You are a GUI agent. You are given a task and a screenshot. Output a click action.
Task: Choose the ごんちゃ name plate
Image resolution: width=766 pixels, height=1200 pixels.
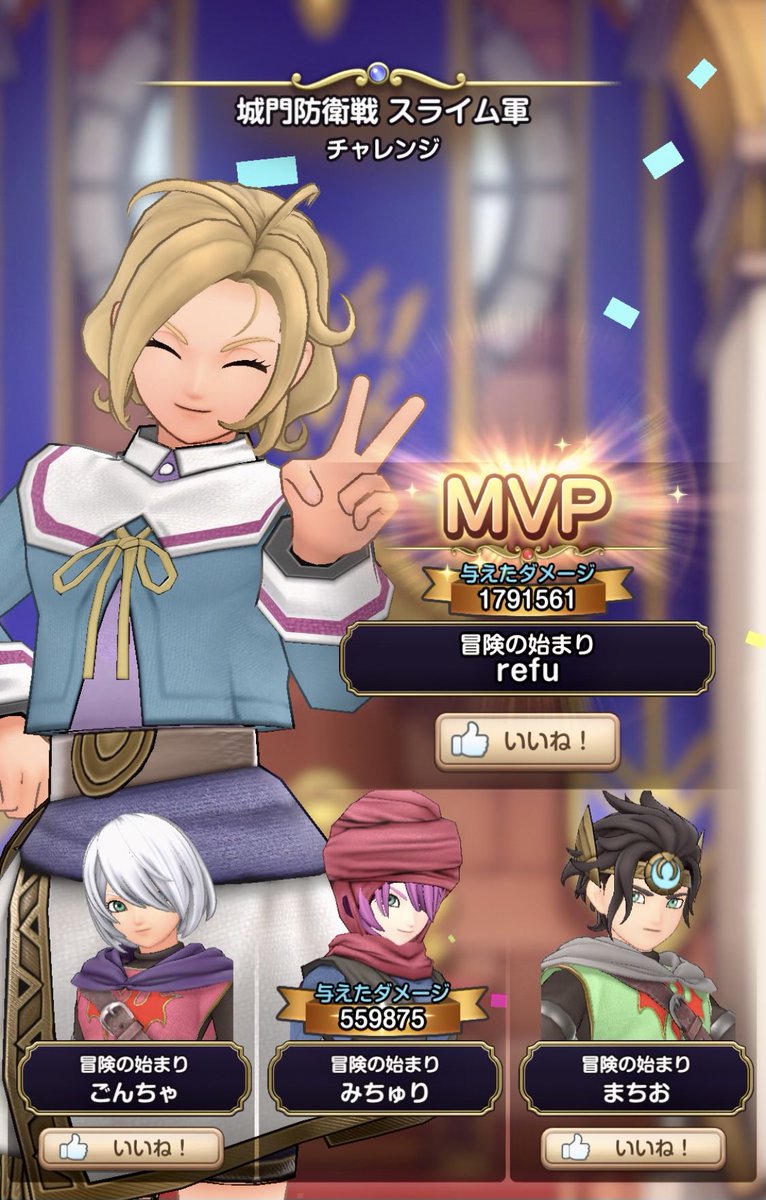click(133, 1079)
